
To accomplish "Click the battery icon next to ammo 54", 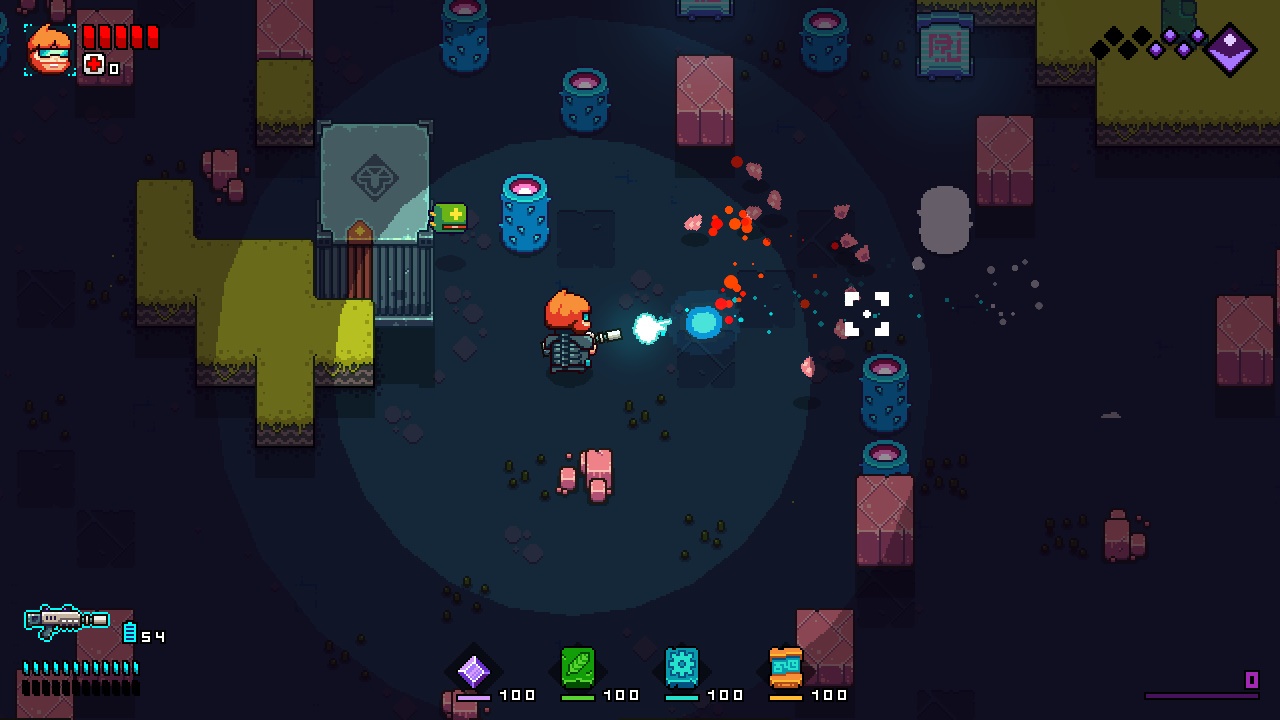I will [x=130, y=634].
